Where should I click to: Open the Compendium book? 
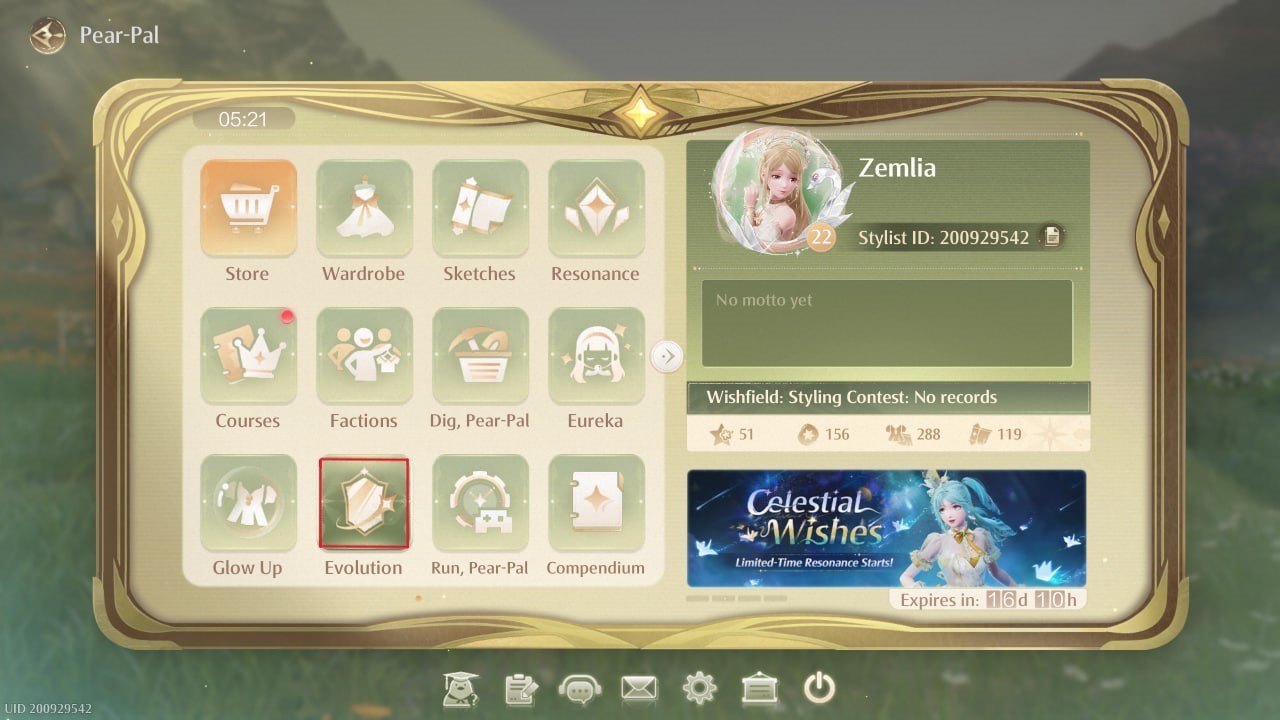(595, 501)
